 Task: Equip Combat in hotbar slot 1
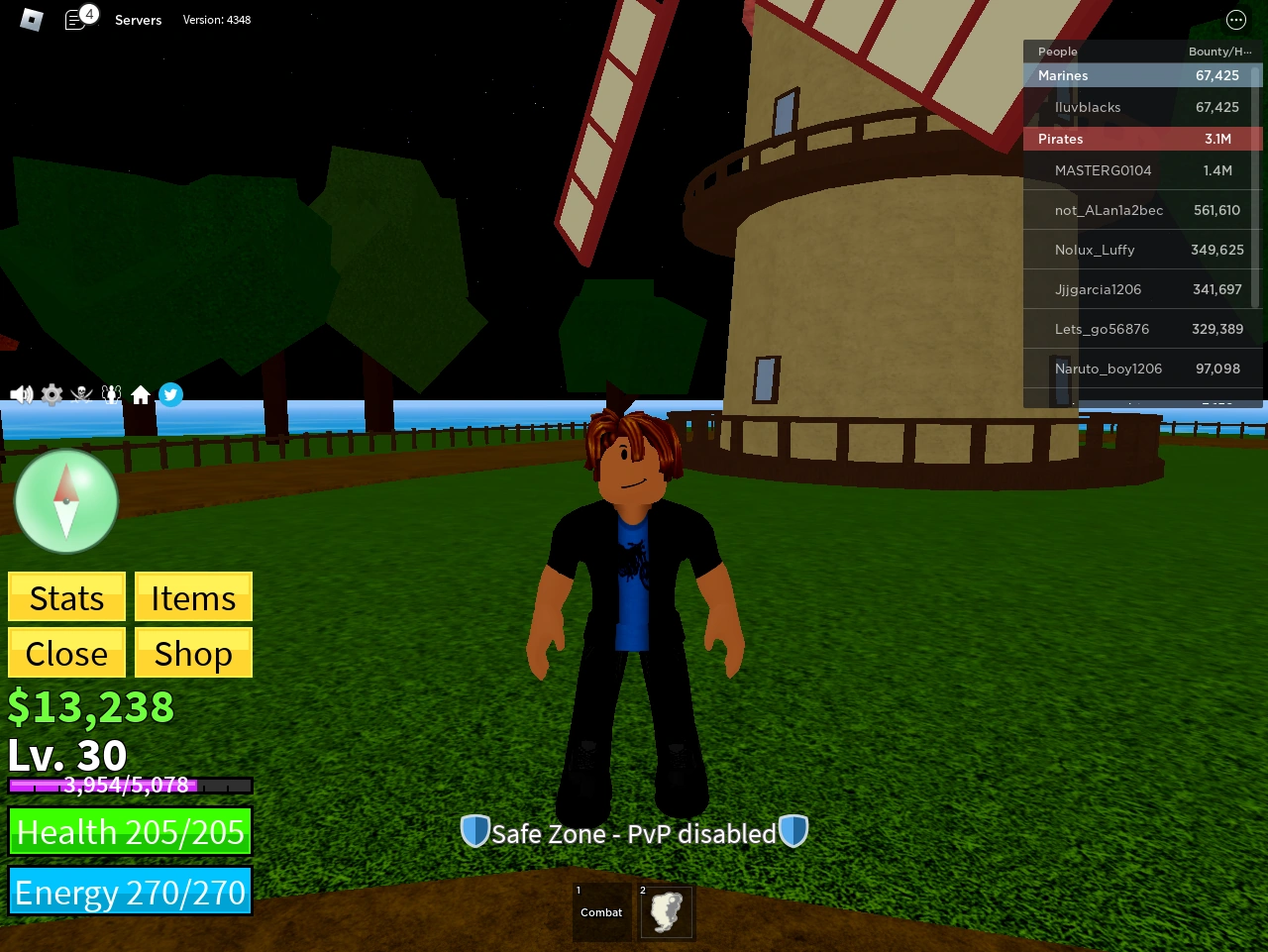[601, 911]
